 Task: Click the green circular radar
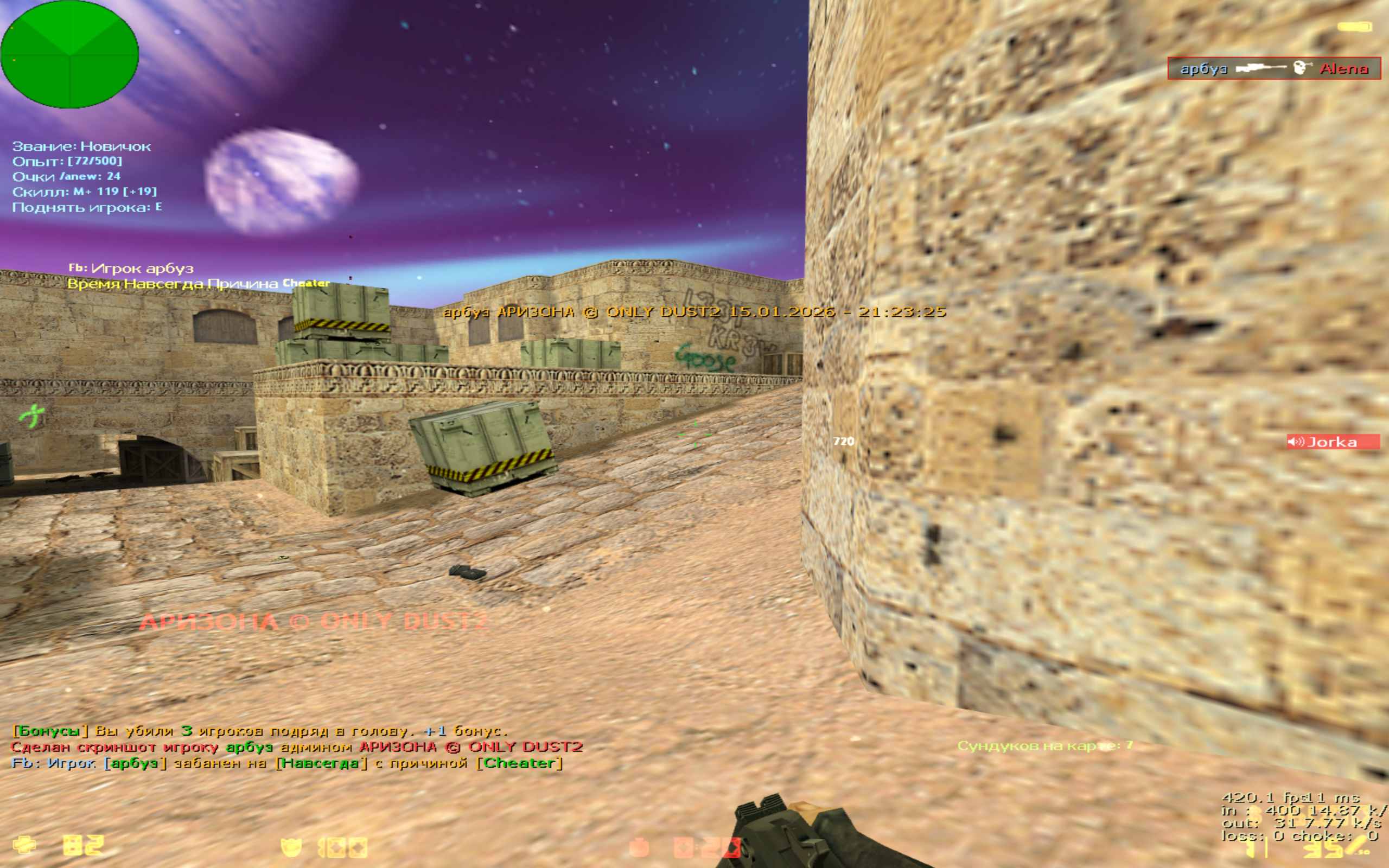point(69,55)
